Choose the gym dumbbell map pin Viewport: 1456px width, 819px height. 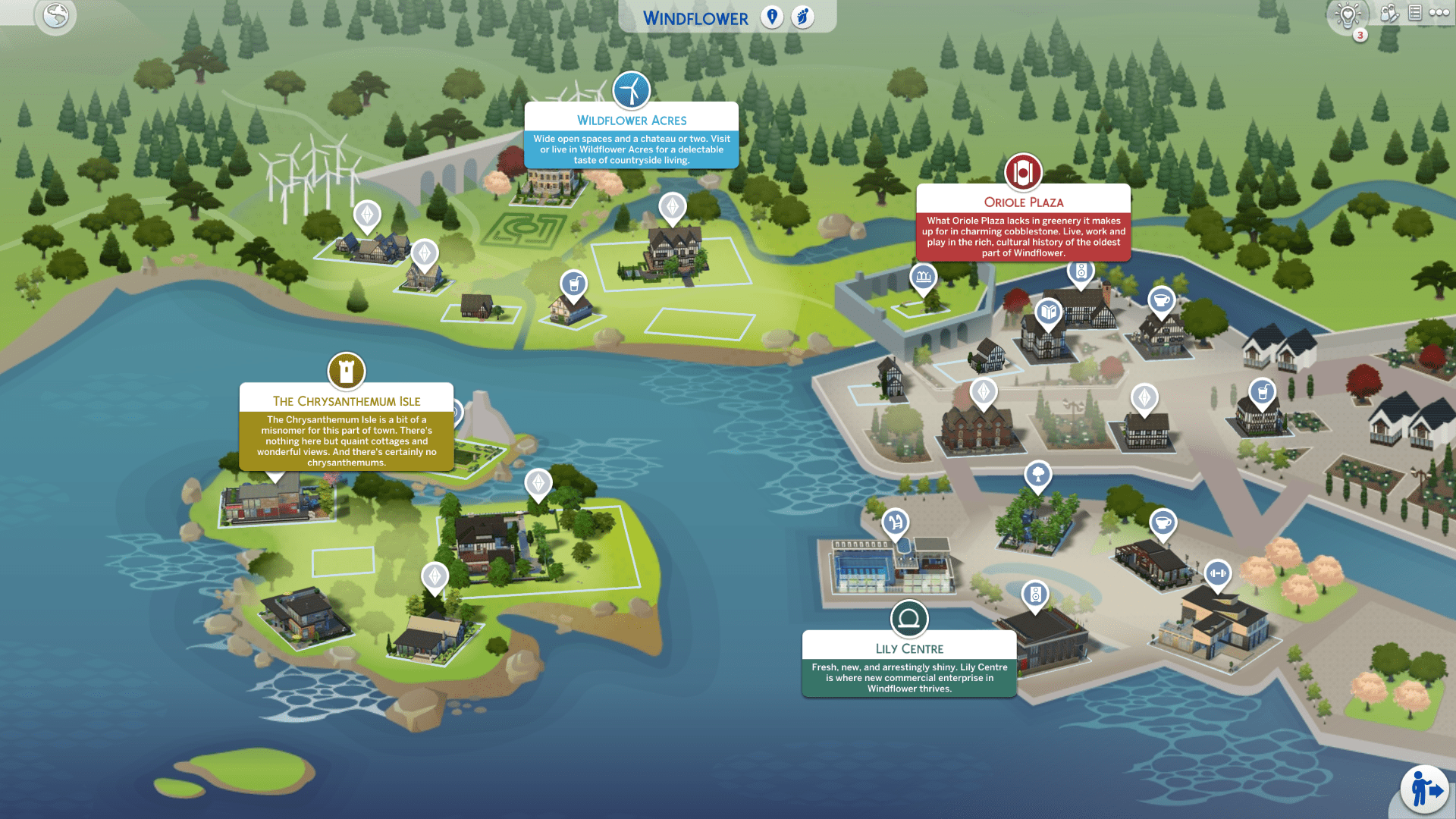click(x=1217, y=574)
